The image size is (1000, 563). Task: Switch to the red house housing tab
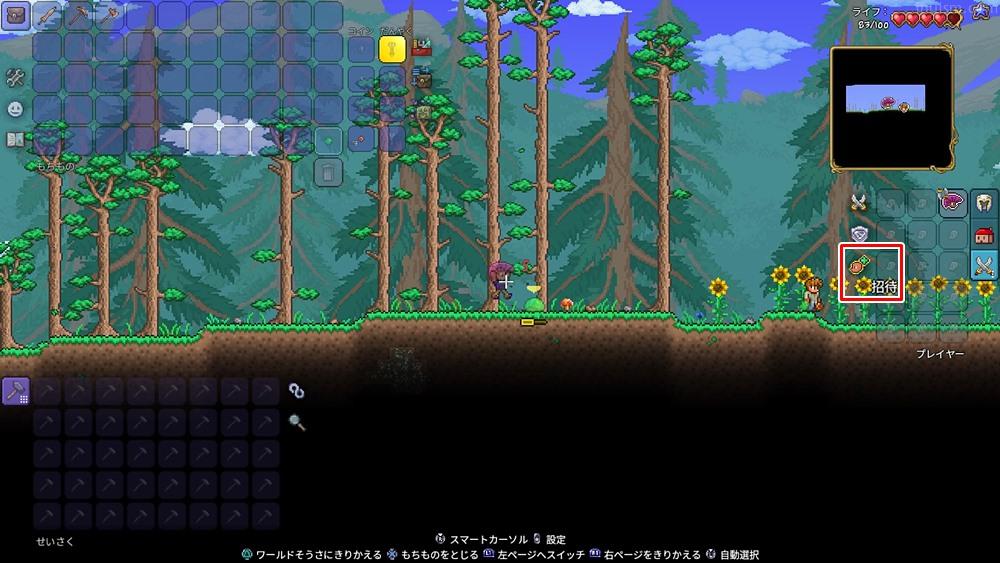tap(984, 235)
